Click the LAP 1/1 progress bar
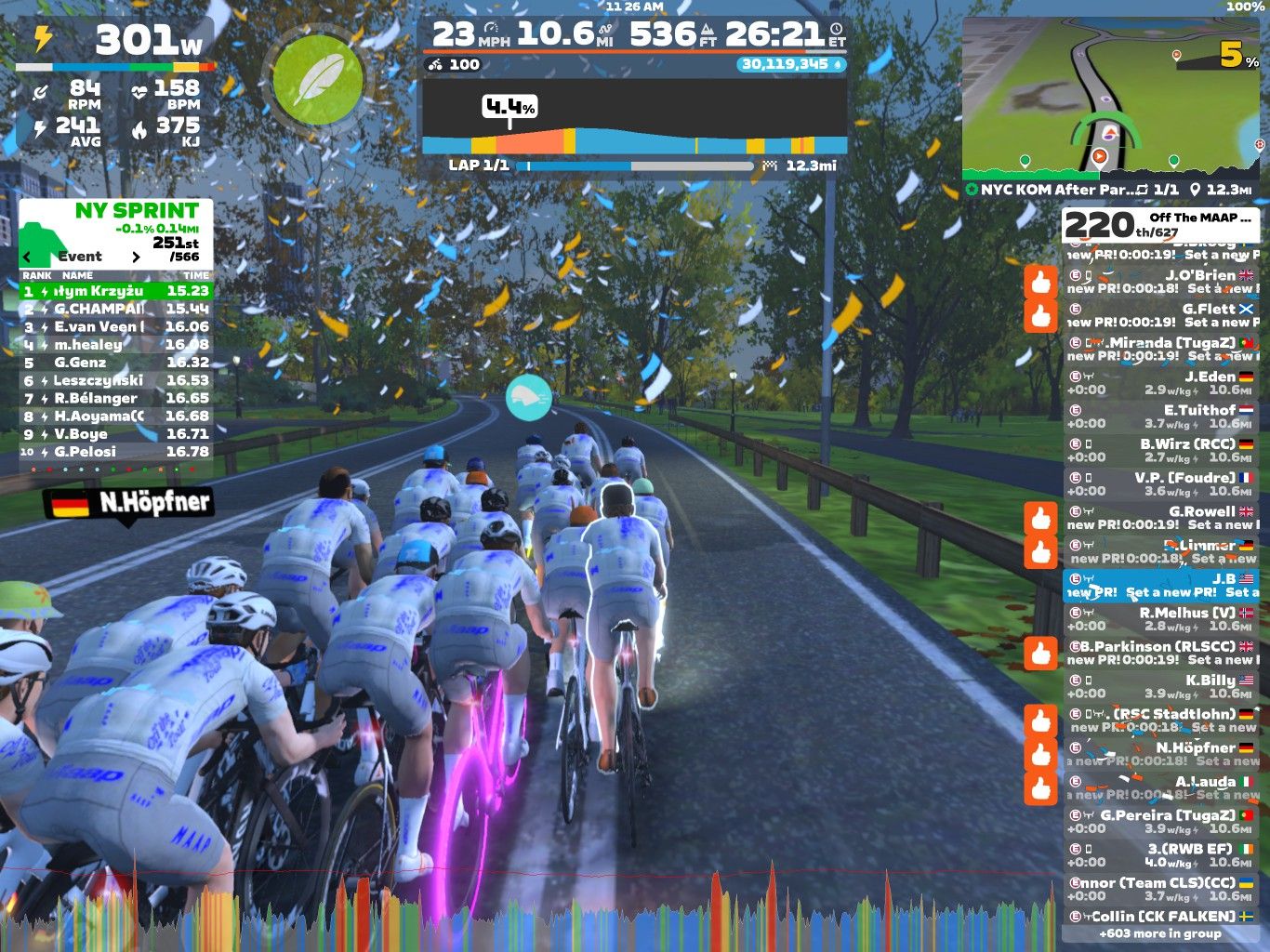The width and height of the screenshot is (1270, 952). click(637, 165)
